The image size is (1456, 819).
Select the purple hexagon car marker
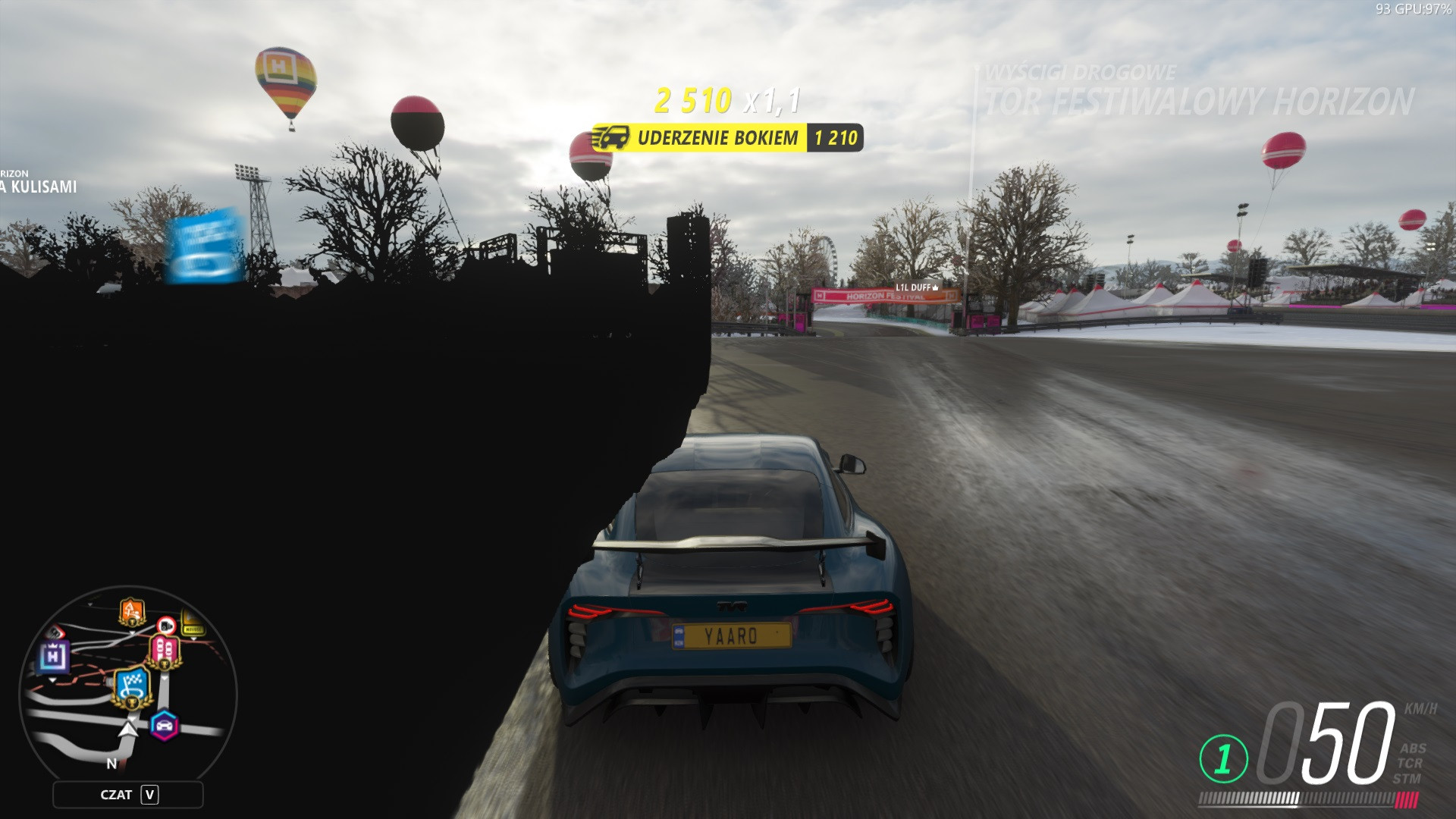(164, 726)
